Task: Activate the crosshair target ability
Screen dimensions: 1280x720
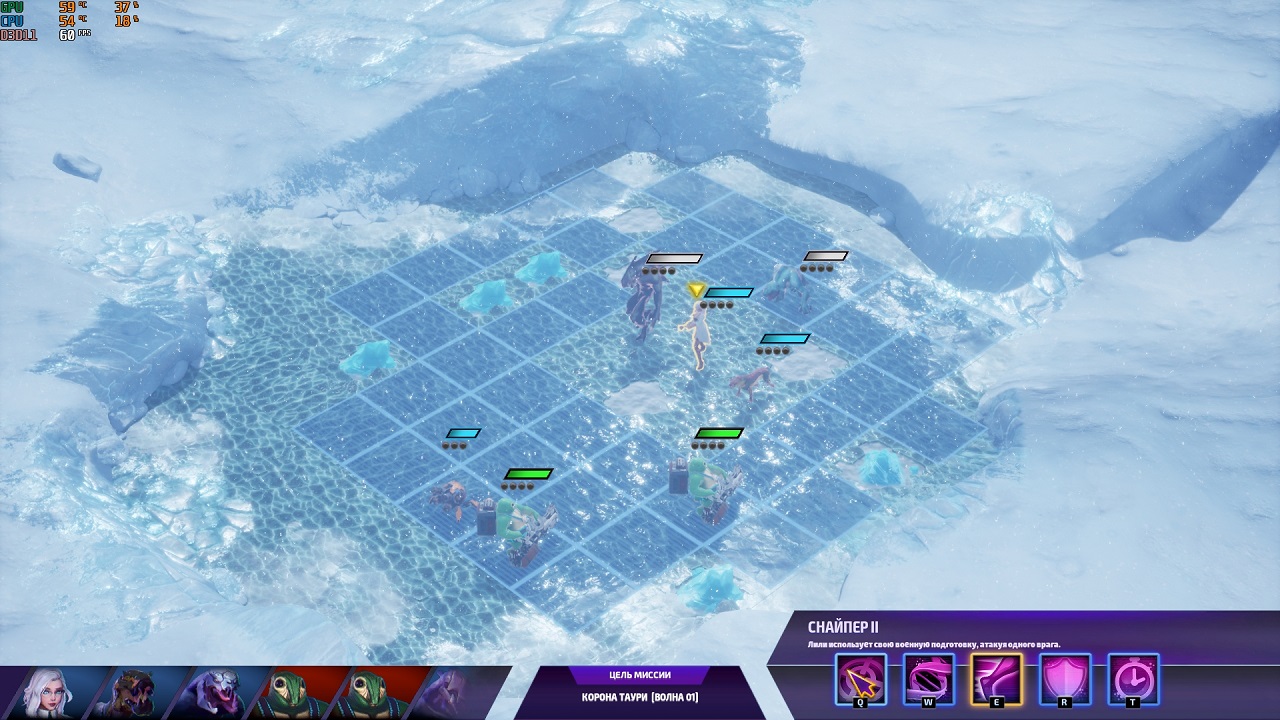Action: [x=861, y=680]
